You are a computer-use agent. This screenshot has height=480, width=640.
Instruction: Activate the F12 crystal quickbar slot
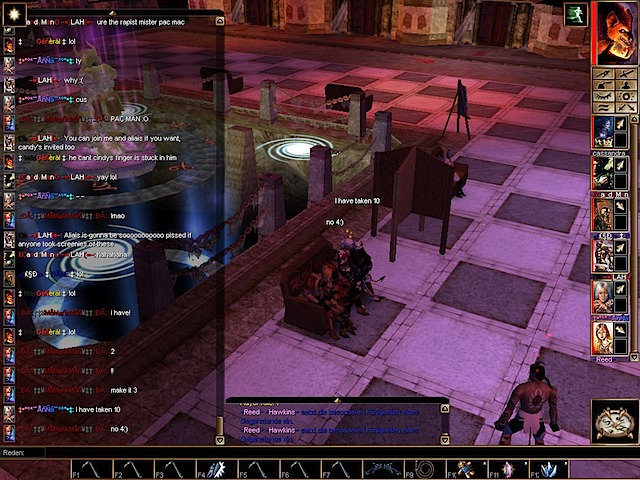click(549, 469)
